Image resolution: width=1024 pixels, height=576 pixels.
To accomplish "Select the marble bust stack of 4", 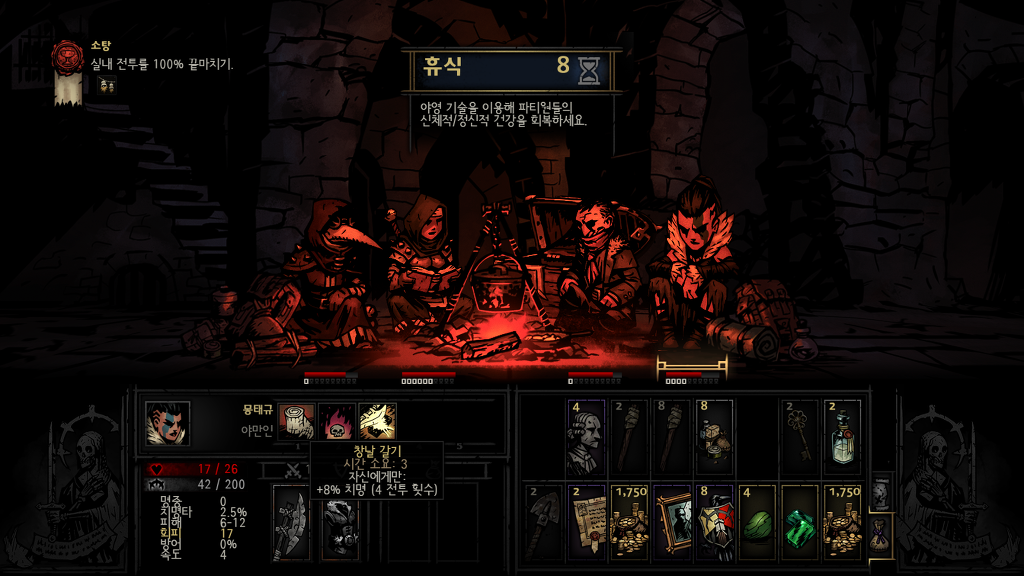I will coord(585,437).
